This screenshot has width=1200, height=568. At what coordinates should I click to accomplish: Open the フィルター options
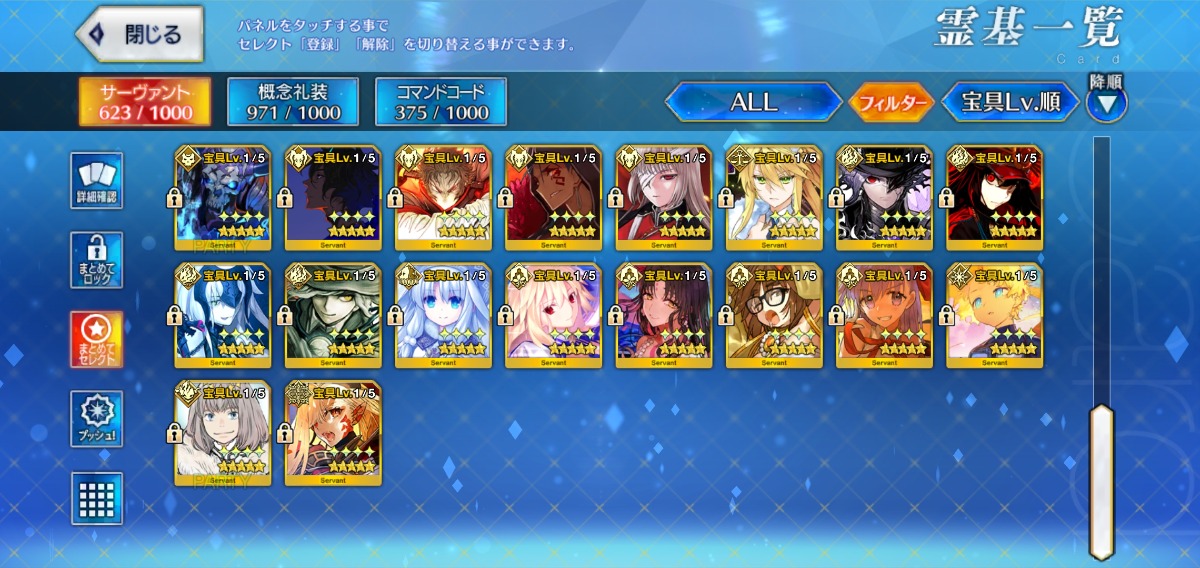click(x=891, y=102)
